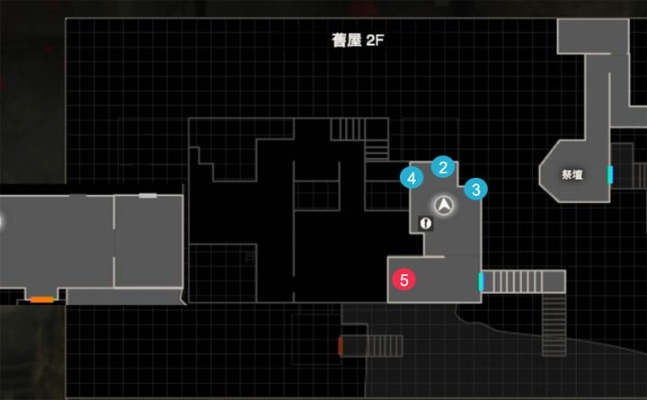Select the 祭壇 room label
Screen dimensions: 647x400
click(x=572, y=173)
